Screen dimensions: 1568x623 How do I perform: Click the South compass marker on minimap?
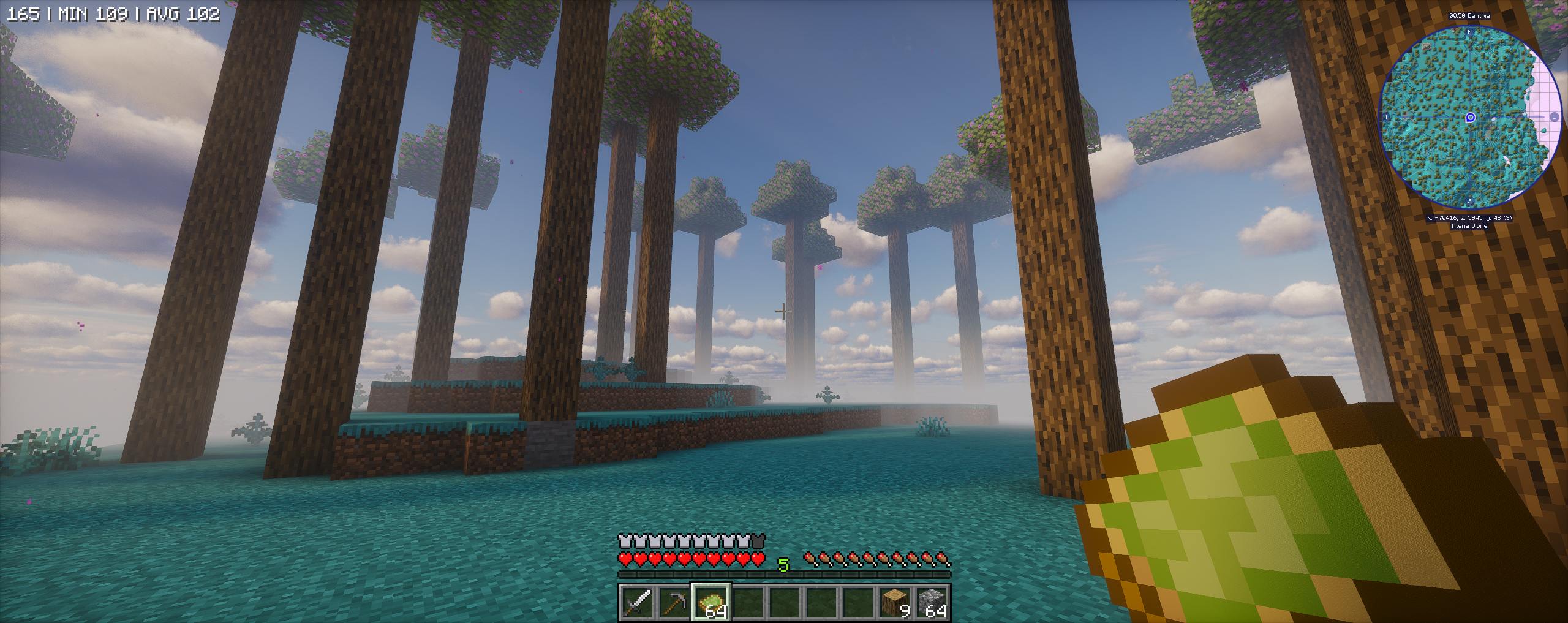pyautogui.click(x=1469, y=201)
